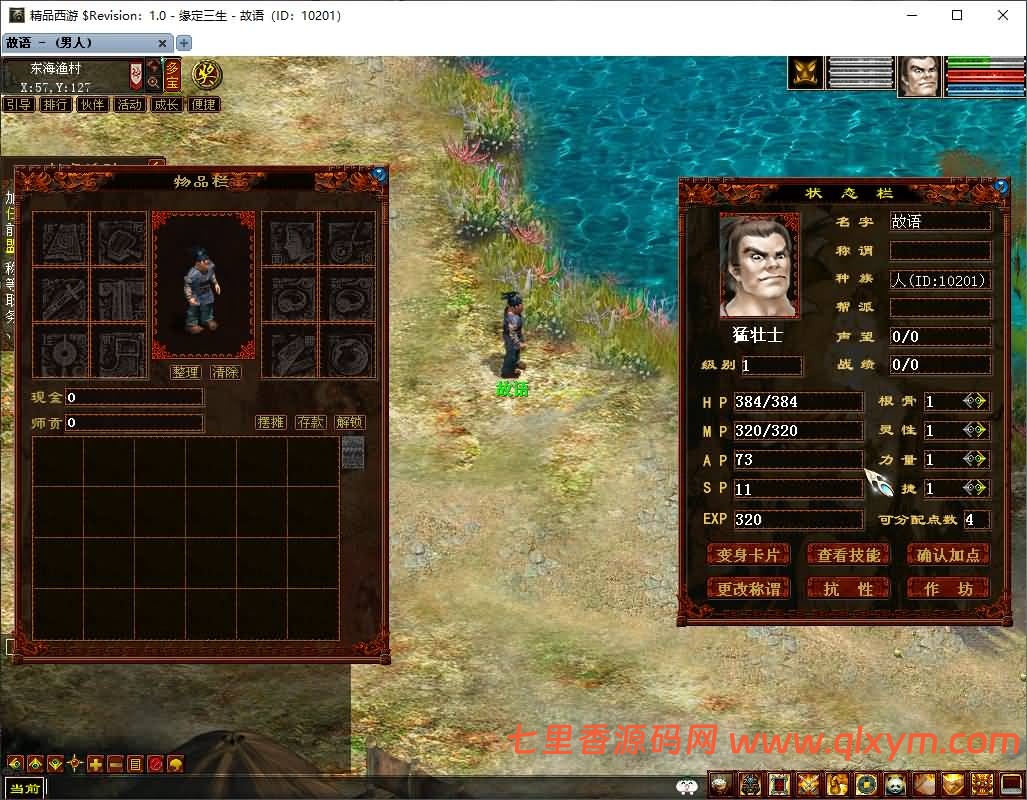Open the 变身卡片 transformation cards
Viewport: 1027px width, 800px height.
click(748, 555)
